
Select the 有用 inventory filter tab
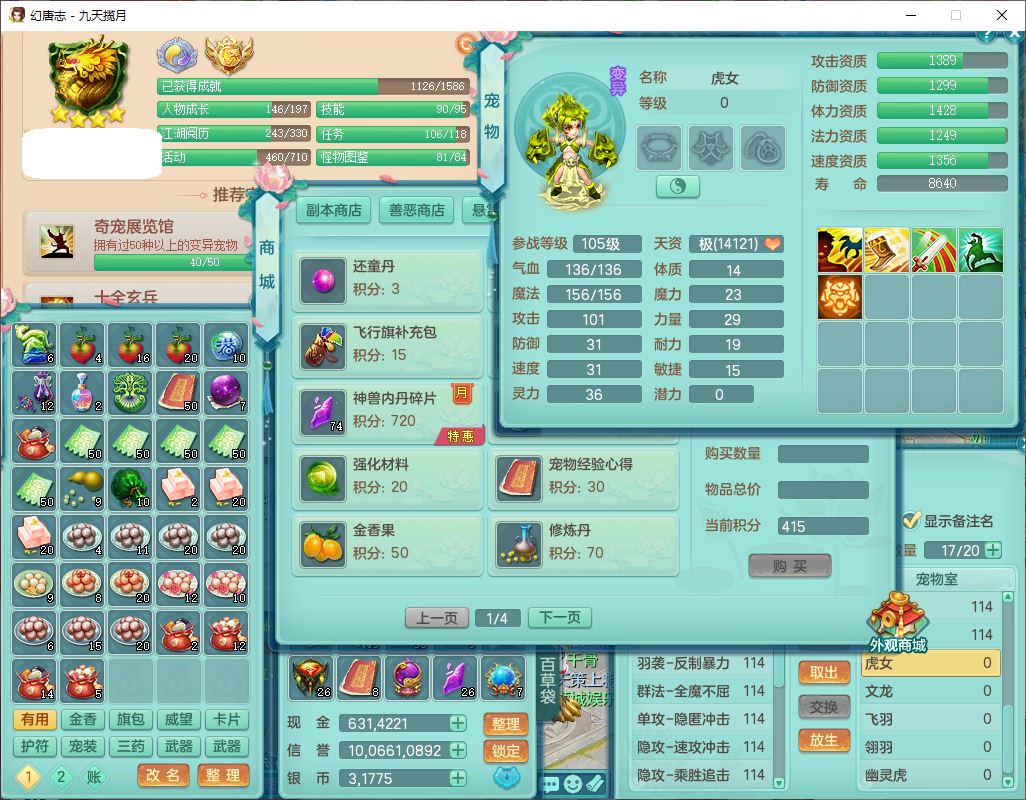34,720
